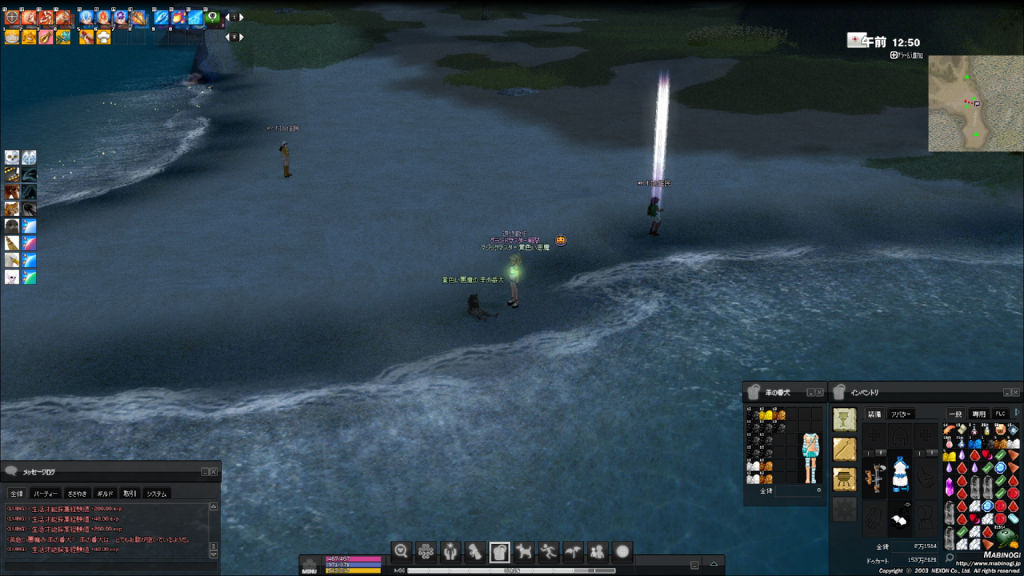This screenshot has height=576, width=1024.
Task: Select the FLC inventory tab
Action: click(1000, 413)
